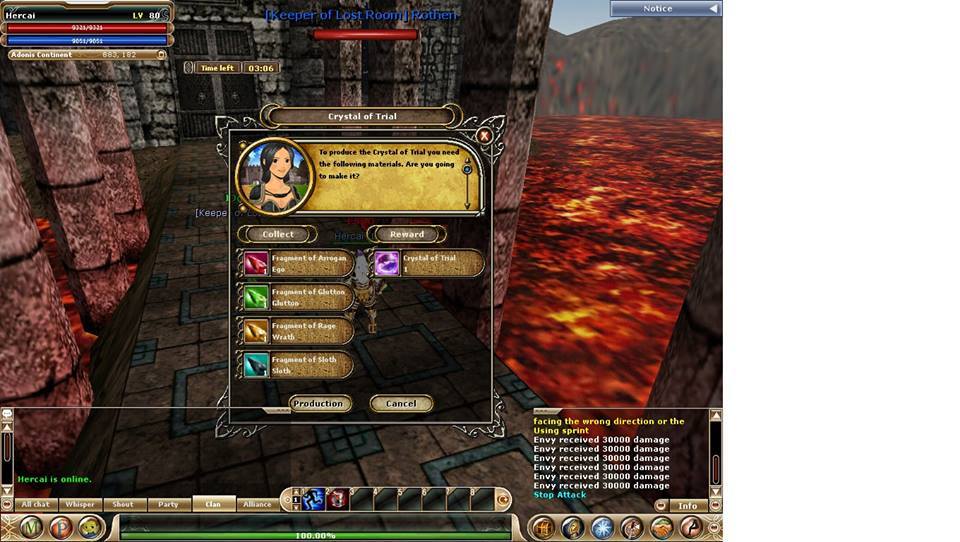Activate the blue skill in hotbar slot one

click(x=313, y=498)
